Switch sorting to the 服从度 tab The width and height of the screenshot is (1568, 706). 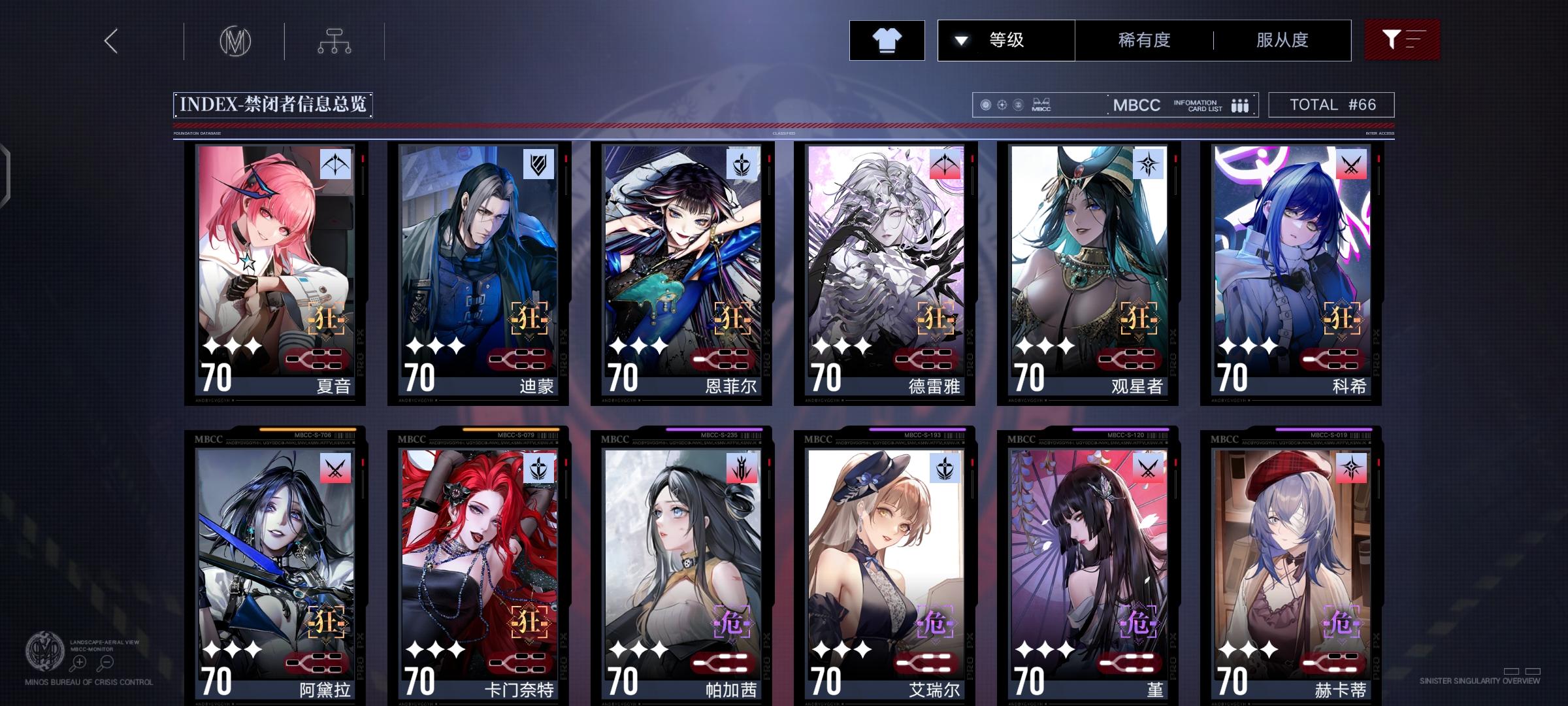1282,40
